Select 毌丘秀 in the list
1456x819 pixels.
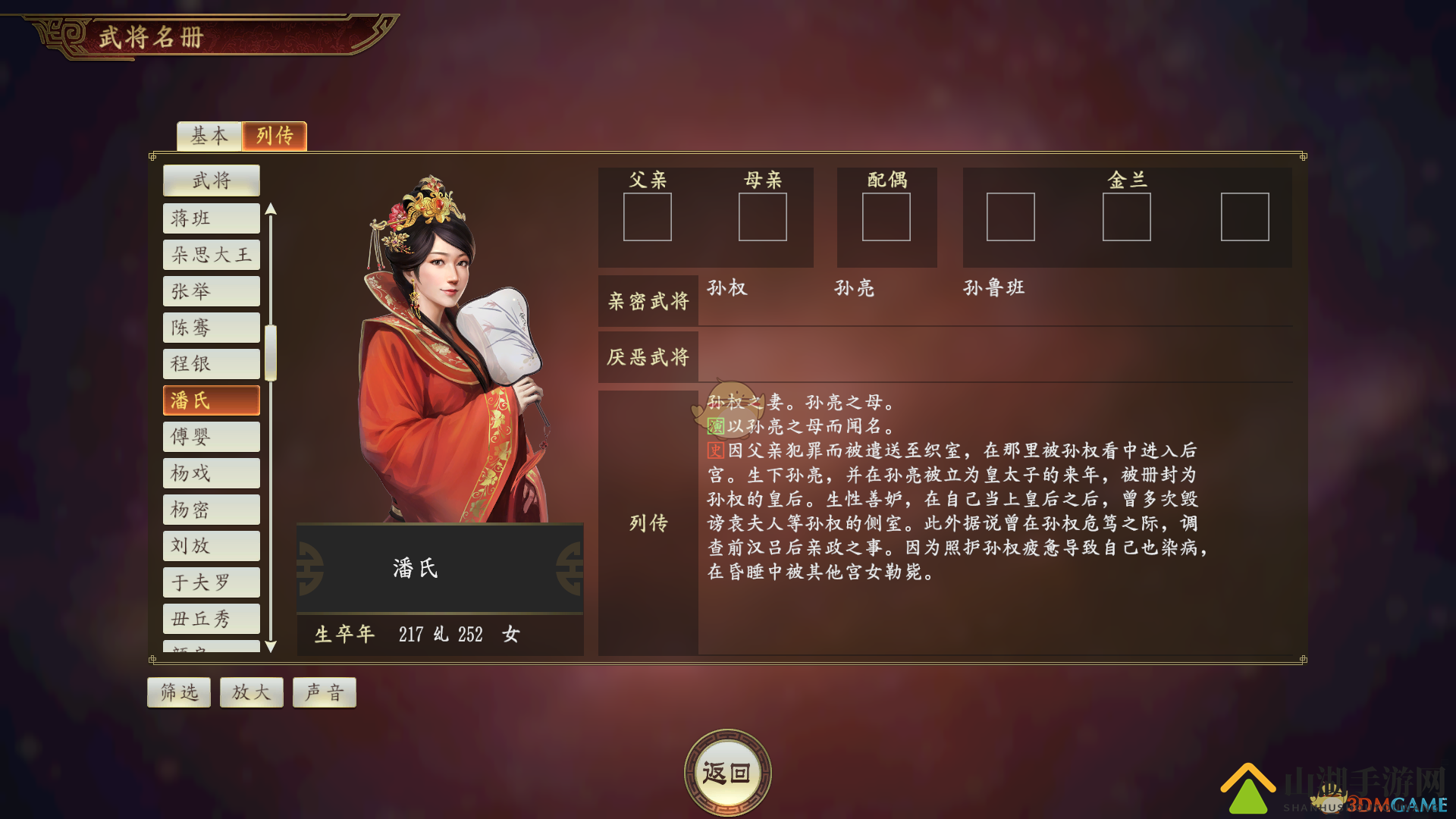[x=212, y=619]
